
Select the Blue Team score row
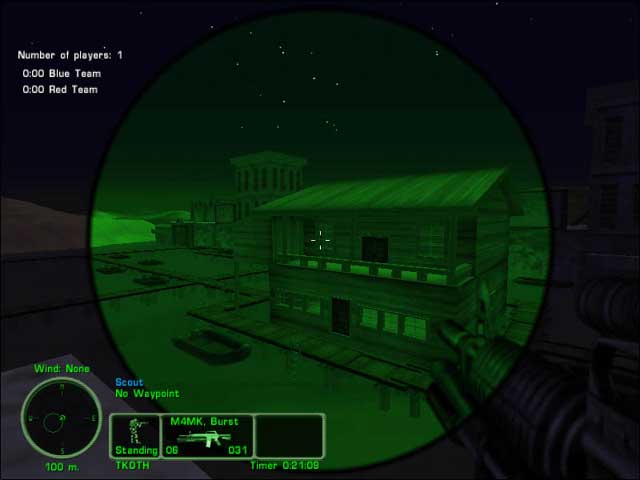coord(62,73)
